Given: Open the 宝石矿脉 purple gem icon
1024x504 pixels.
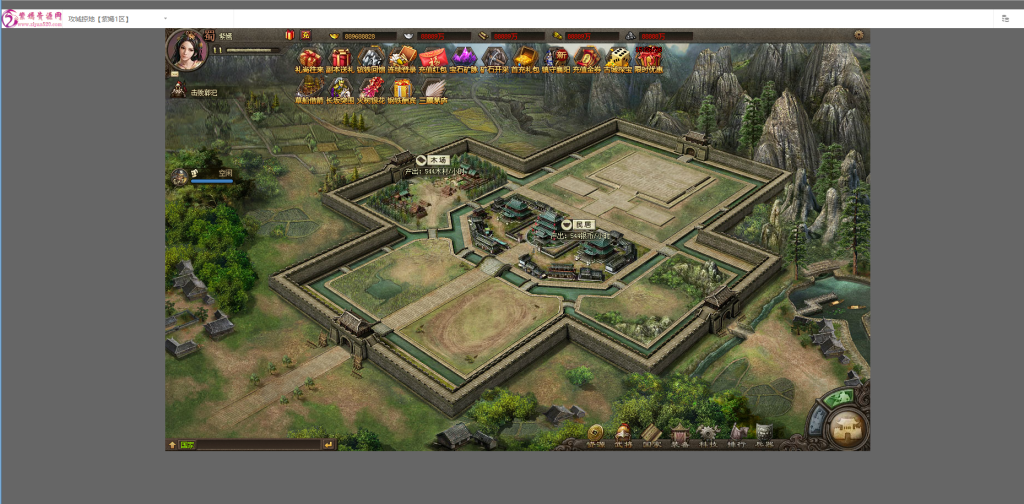Looking at the screenshot, I should pos(464,59).
